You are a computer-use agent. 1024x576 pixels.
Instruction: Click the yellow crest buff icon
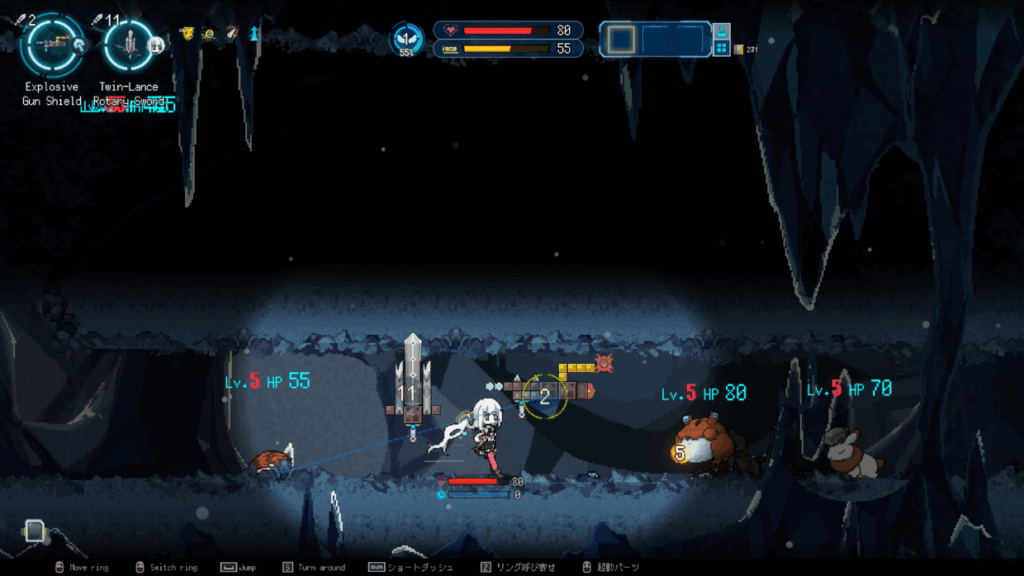tap(186, 33)
